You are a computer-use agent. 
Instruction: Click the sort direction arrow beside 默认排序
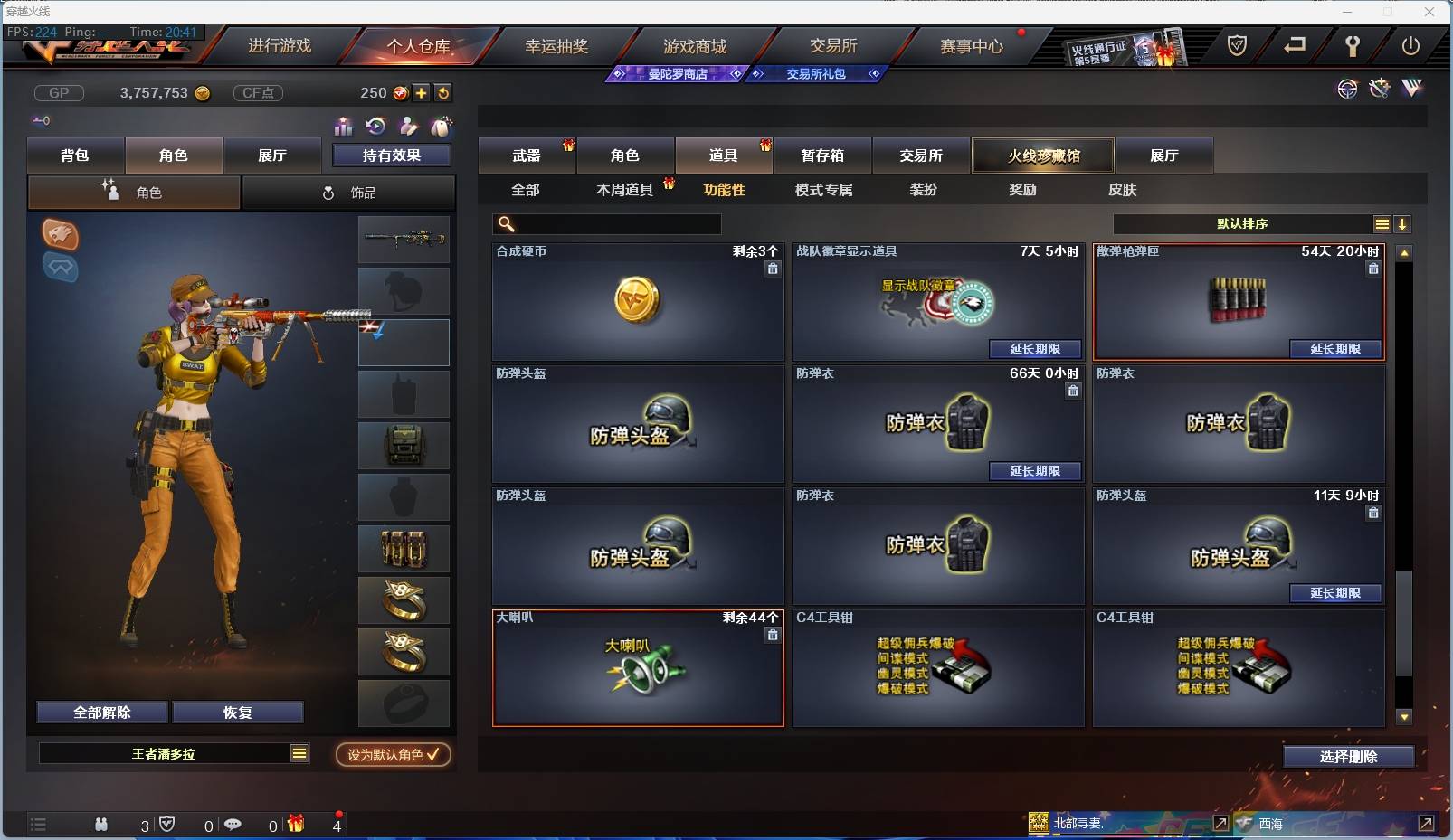tap(1403, 223)
